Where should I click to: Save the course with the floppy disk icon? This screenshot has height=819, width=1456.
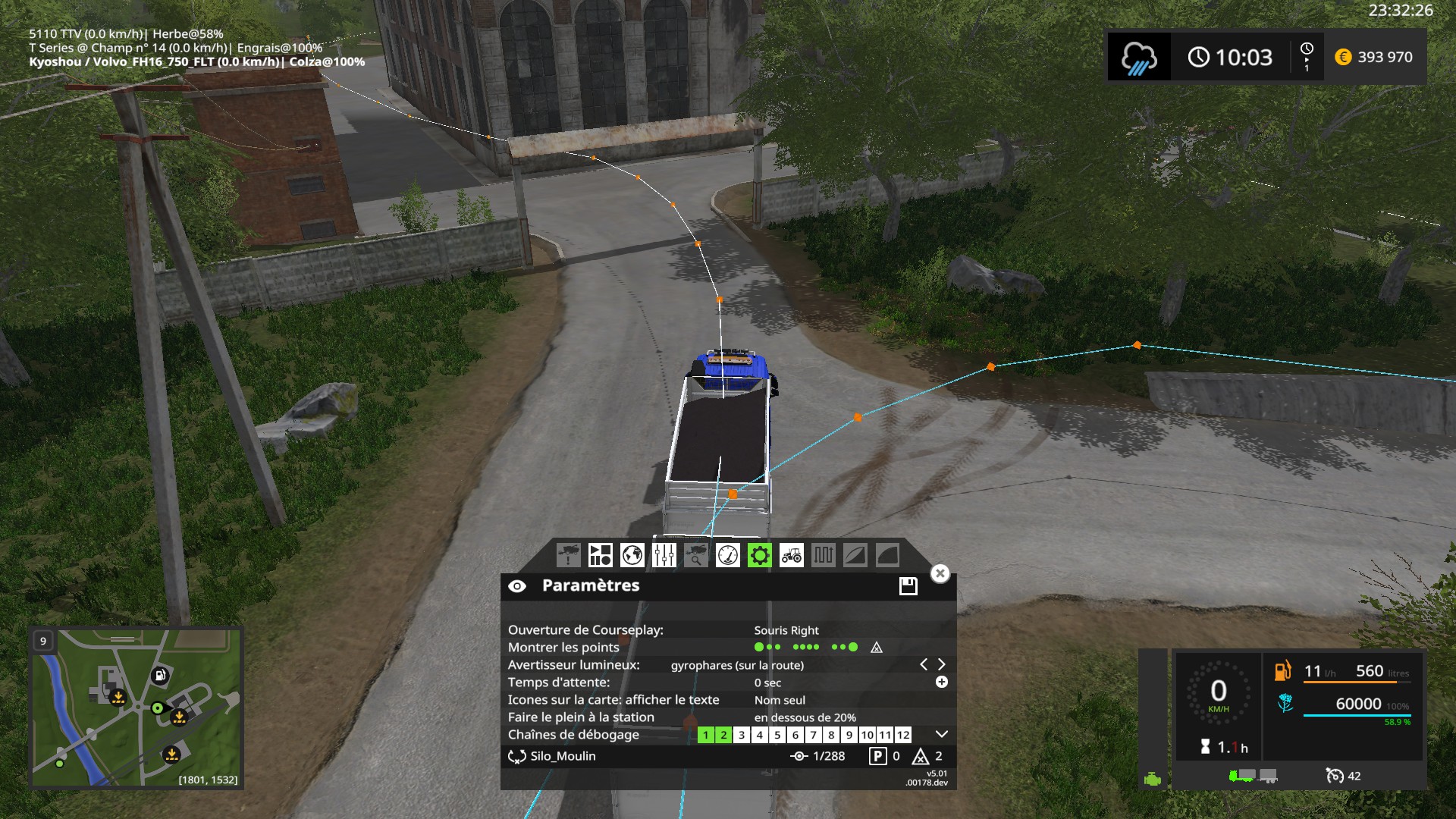pos(907,585)
